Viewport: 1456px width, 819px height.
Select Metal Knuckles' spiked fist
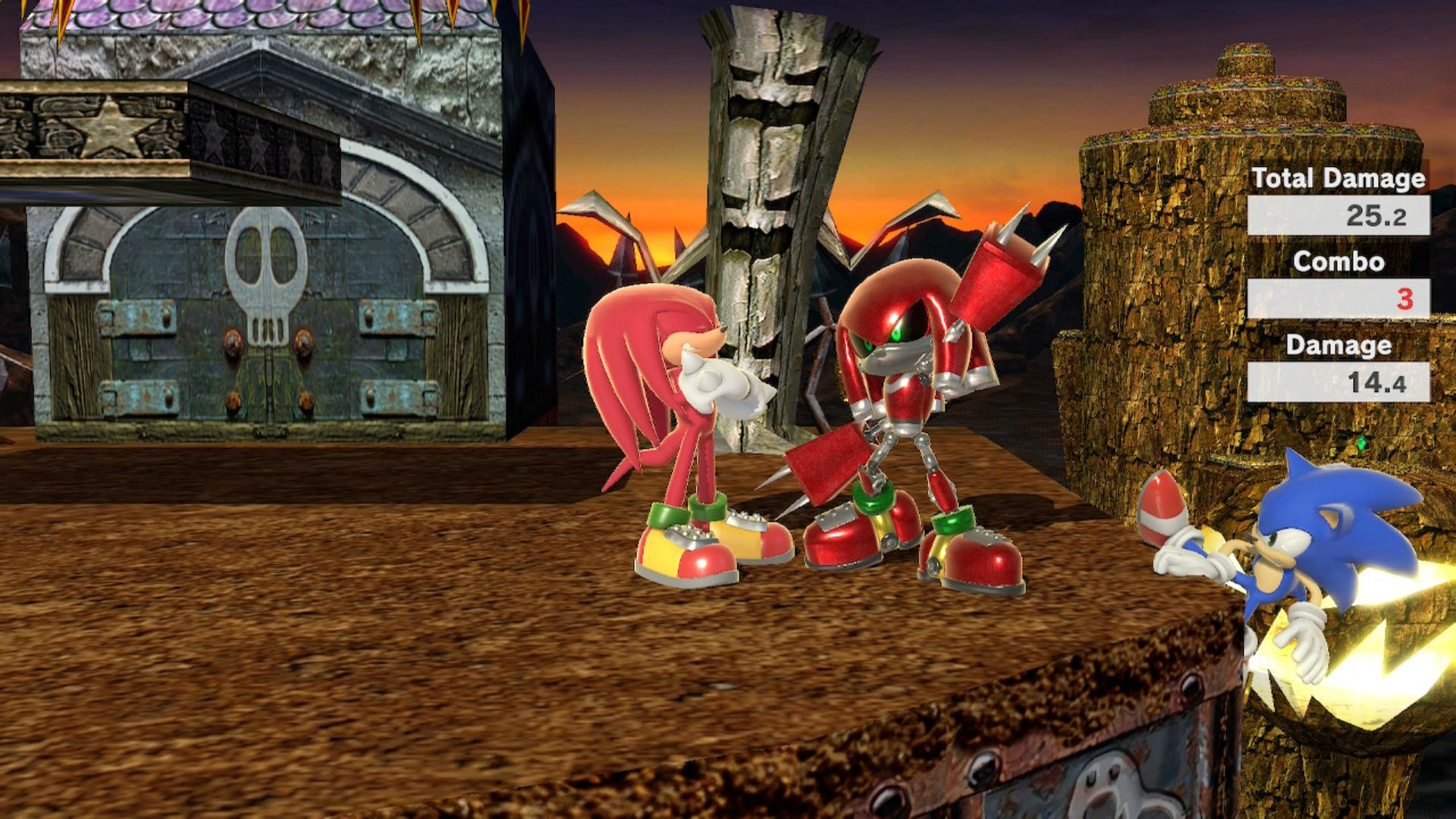point(1001,269)
